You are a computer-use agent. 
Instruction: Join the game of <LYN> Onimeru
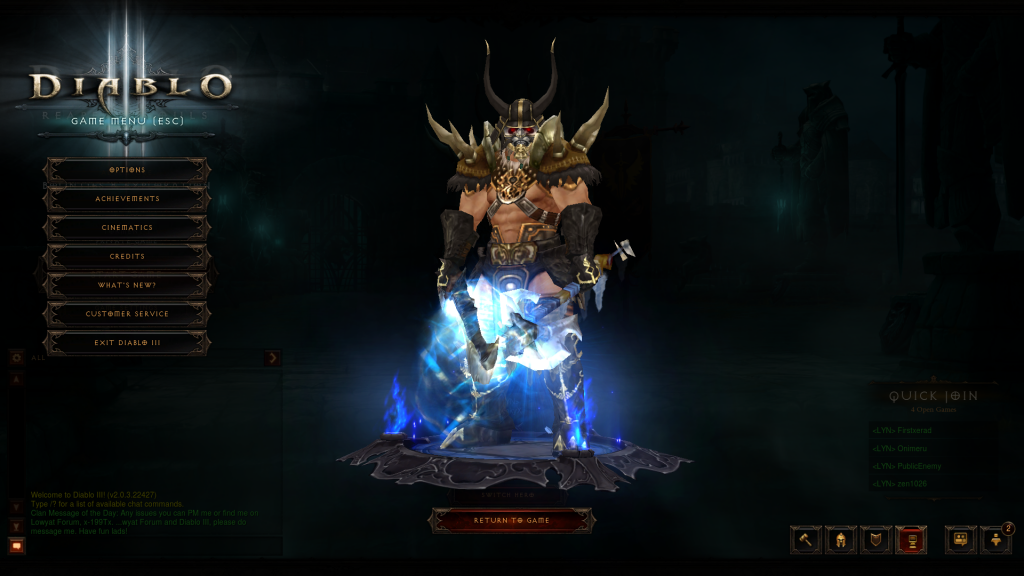(x=900, y=448)
